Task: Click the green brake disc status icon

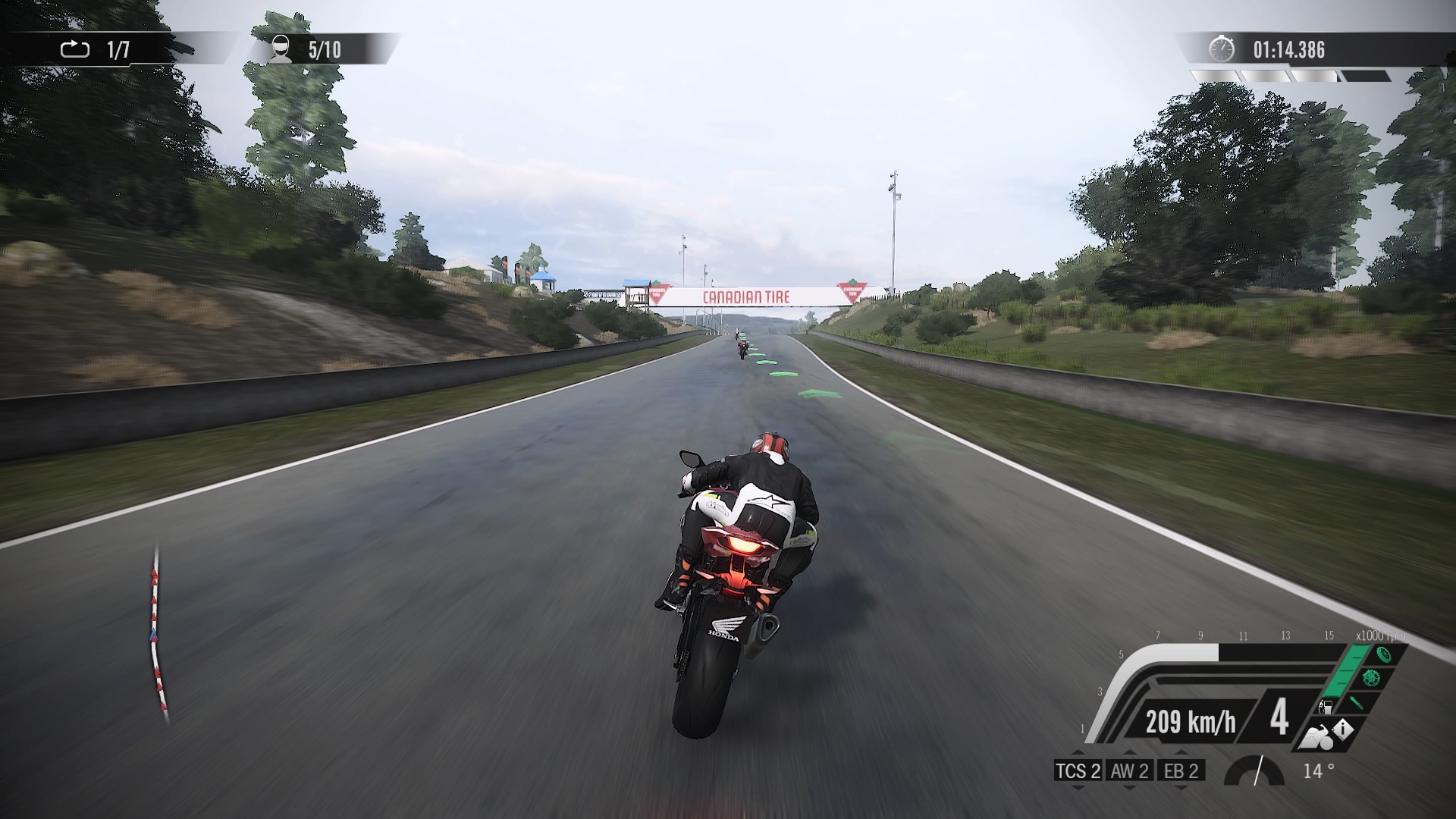Action: 1370,677
